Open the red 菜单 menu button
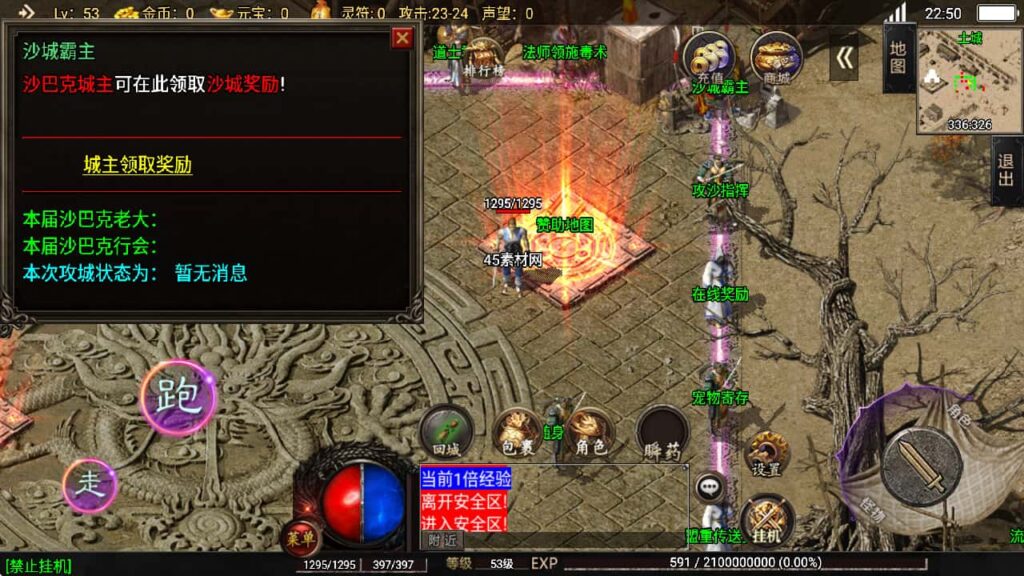The width and height of the screenshot is (1024, 576). [x=301, y=537]
